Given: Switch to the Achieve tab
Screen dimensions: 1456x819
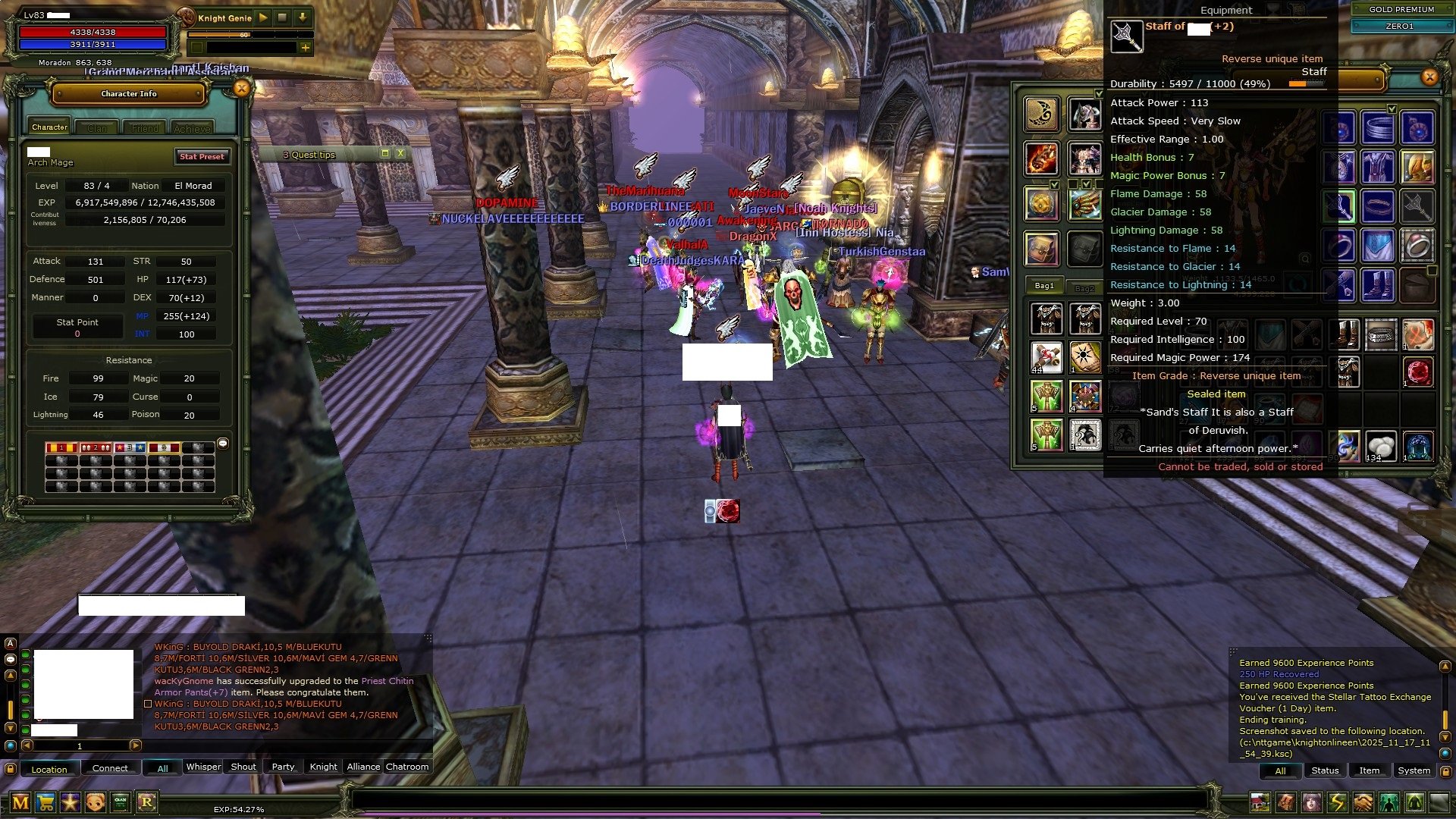Looking at the screenshot, I should [x=192, y=128].
